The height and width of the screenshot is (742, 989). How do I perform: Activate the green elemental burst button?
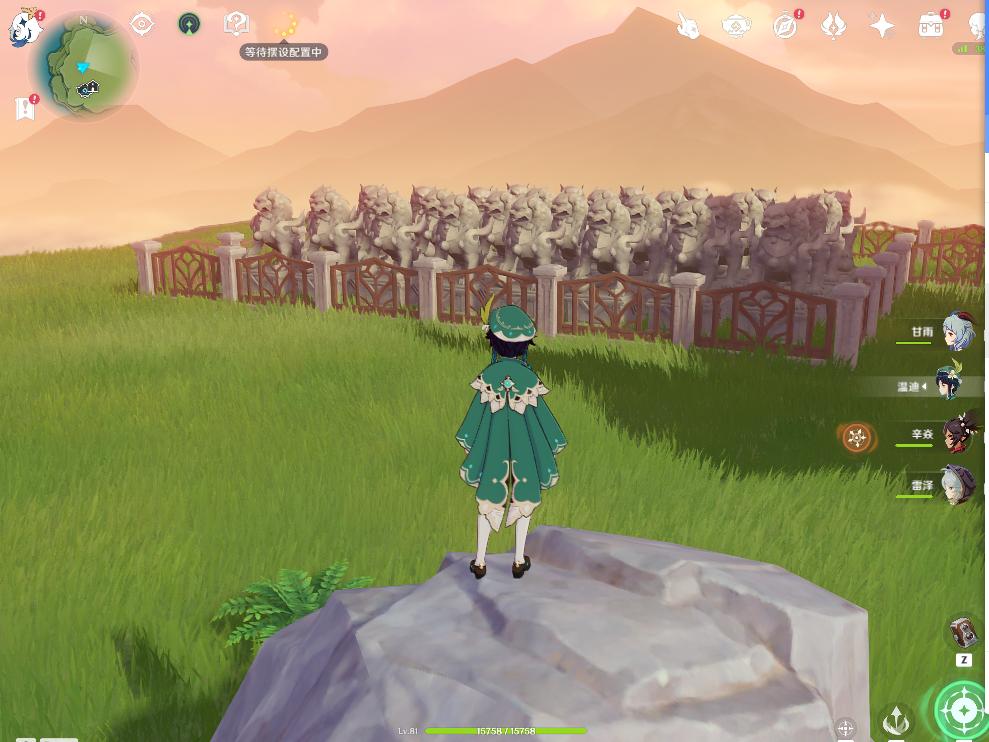click(x=963, y=710)
